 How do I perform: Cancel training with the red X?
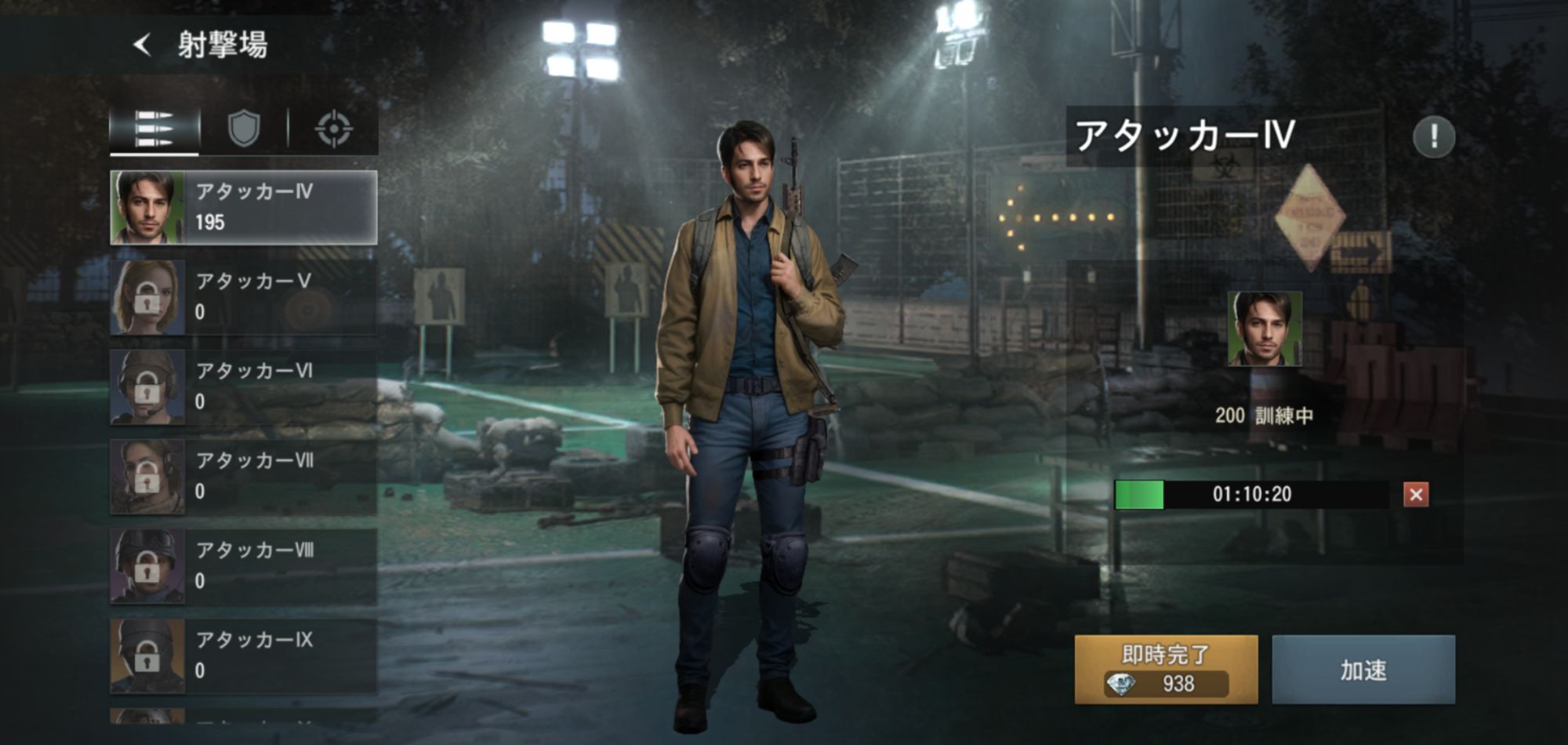(x=1416, y=495)
